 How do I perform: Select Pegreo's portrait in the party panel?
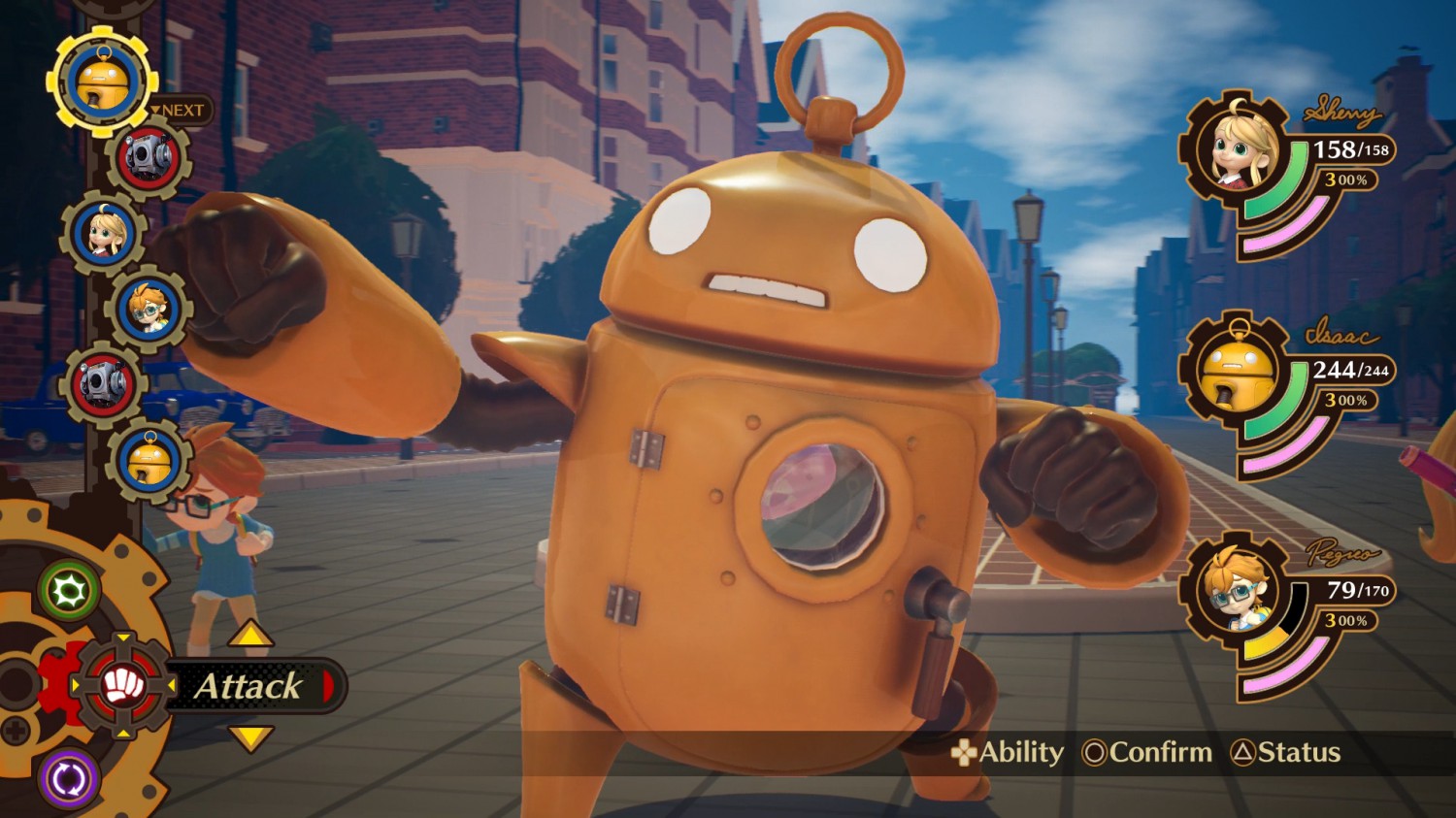tap(1236, 590)
